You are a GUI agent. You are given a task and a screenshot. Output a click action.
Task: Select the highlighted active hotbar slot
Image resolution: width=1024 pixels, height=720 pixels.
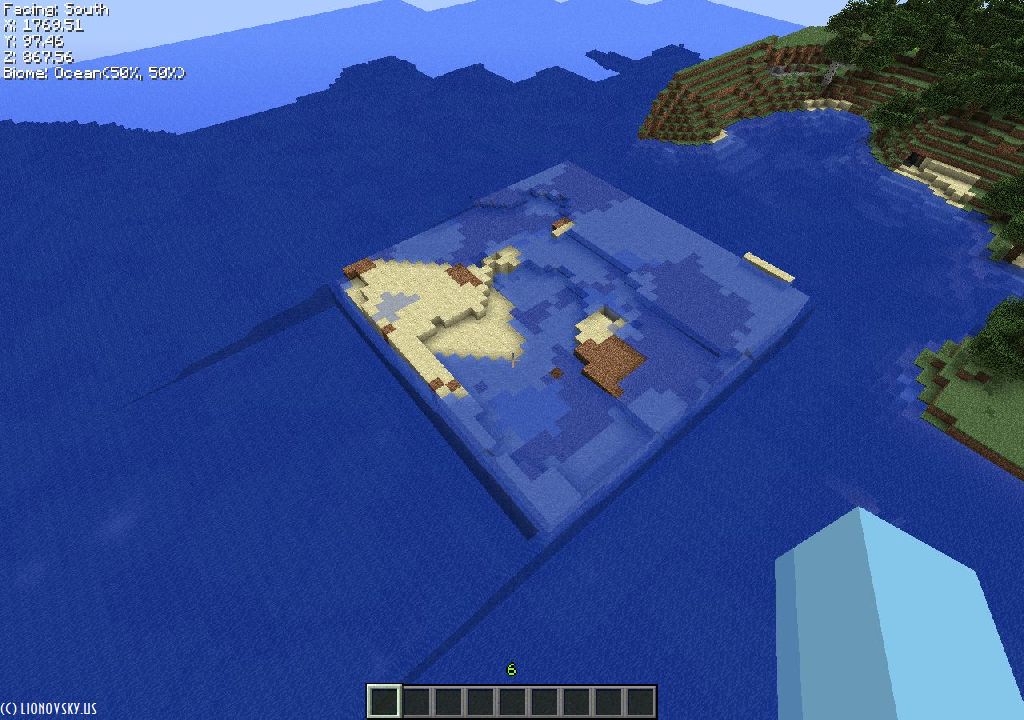pyautogui.click(x=384, y=701)
